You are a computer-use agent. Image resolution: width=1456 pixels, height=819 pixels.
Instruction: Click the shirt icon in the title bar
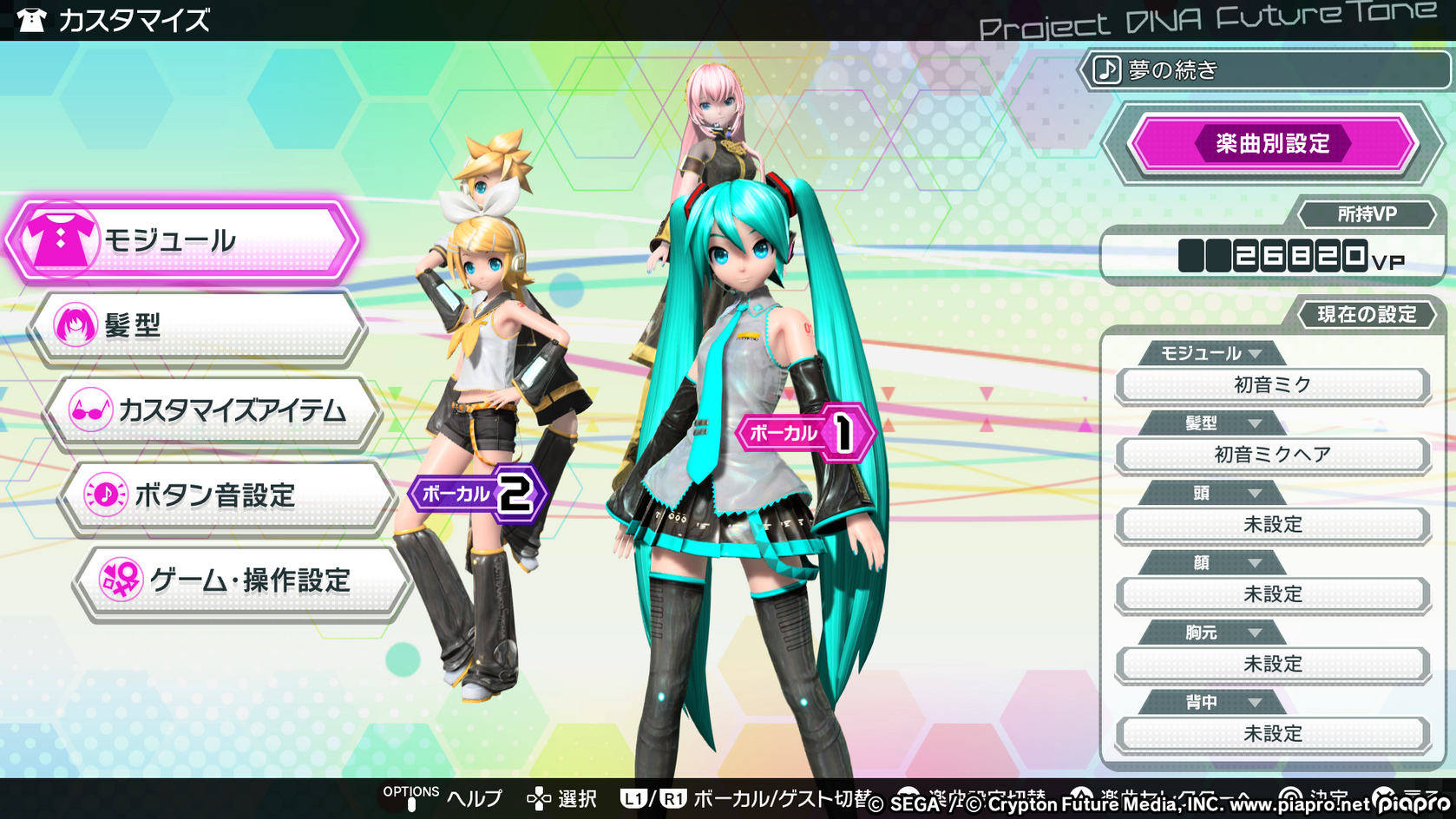click(33, 17)
